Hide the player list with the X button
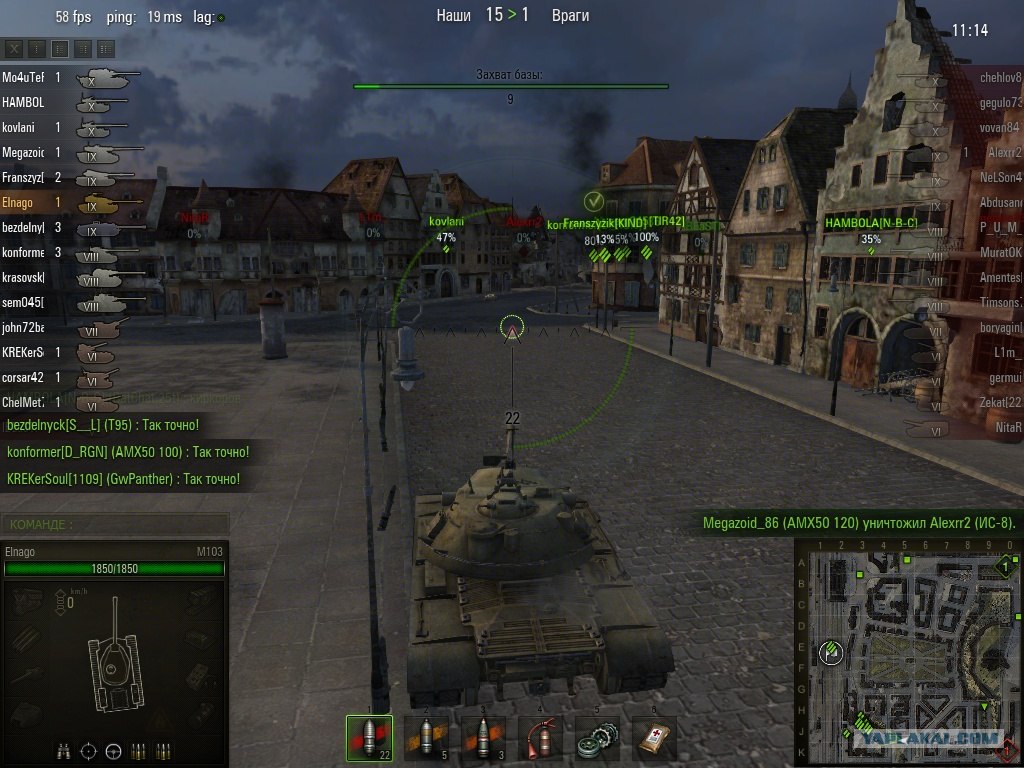The height and width of the screenshot is (768, 1024). pos(14,48)
